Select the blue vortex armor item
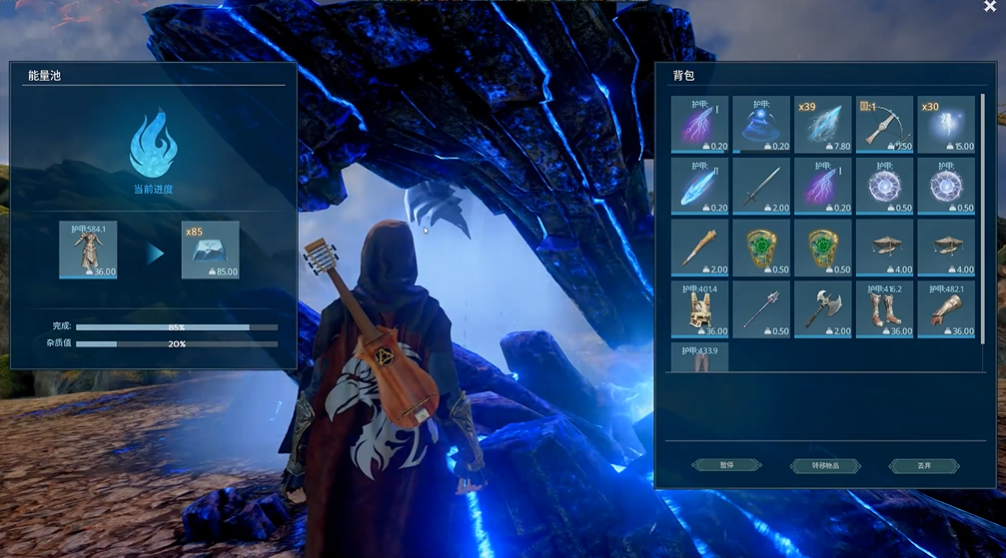Image resolution: width=1006 pixels, height=558 pixels. [761, 124]
